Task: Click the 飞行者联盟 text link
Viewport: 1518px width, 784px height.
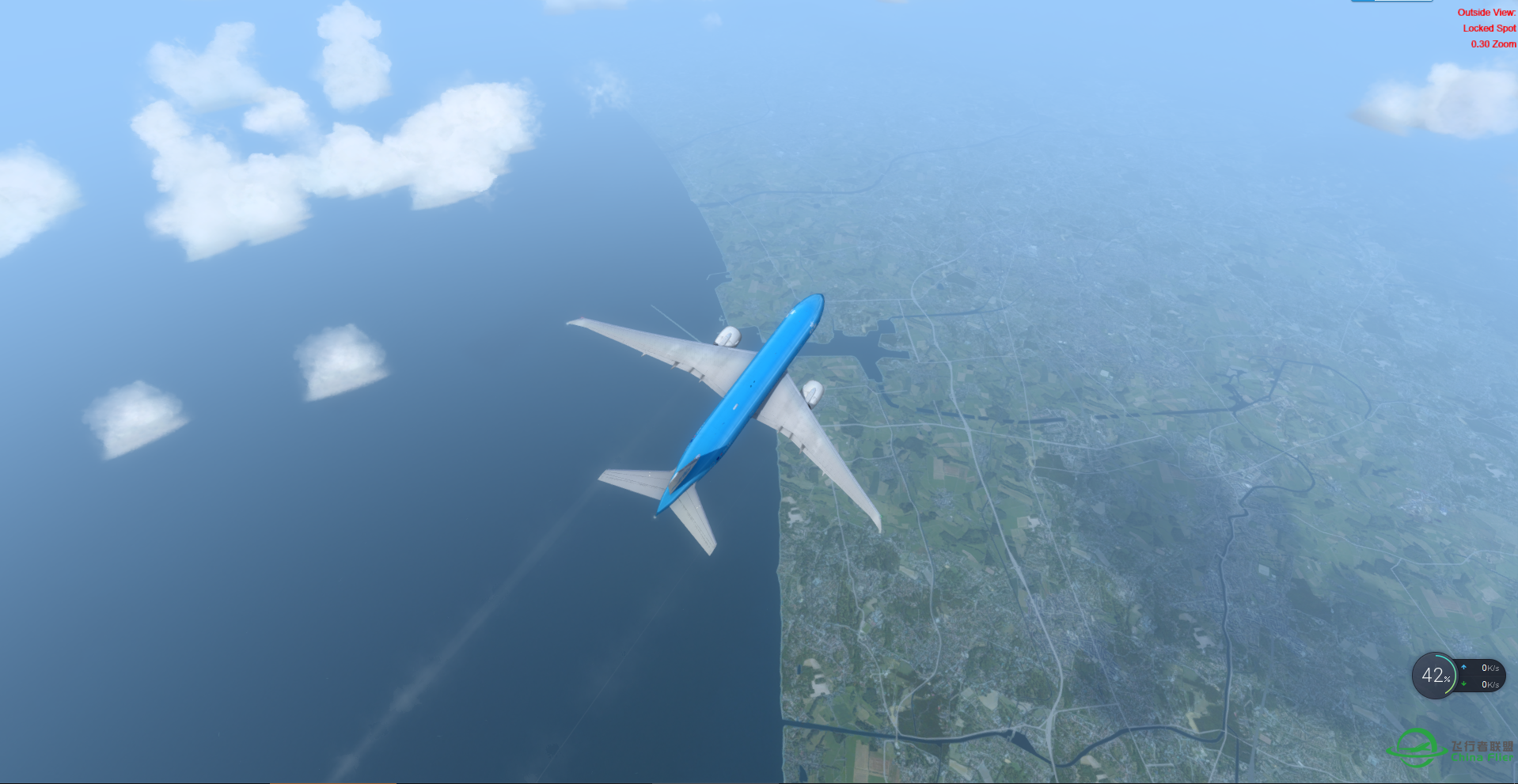Action: 1482,746
